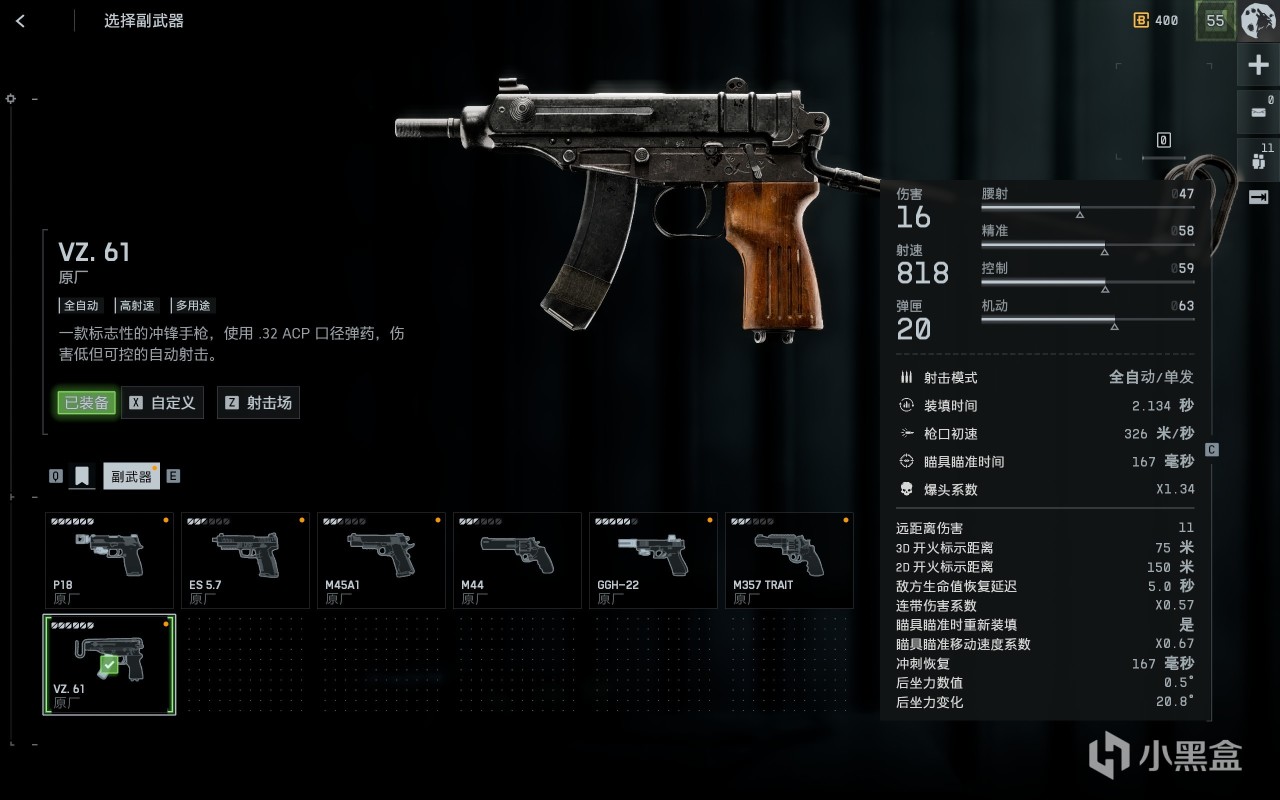Pick the M45A1 sidearm
Viewport: 1280px width, 800px height.
381,560
